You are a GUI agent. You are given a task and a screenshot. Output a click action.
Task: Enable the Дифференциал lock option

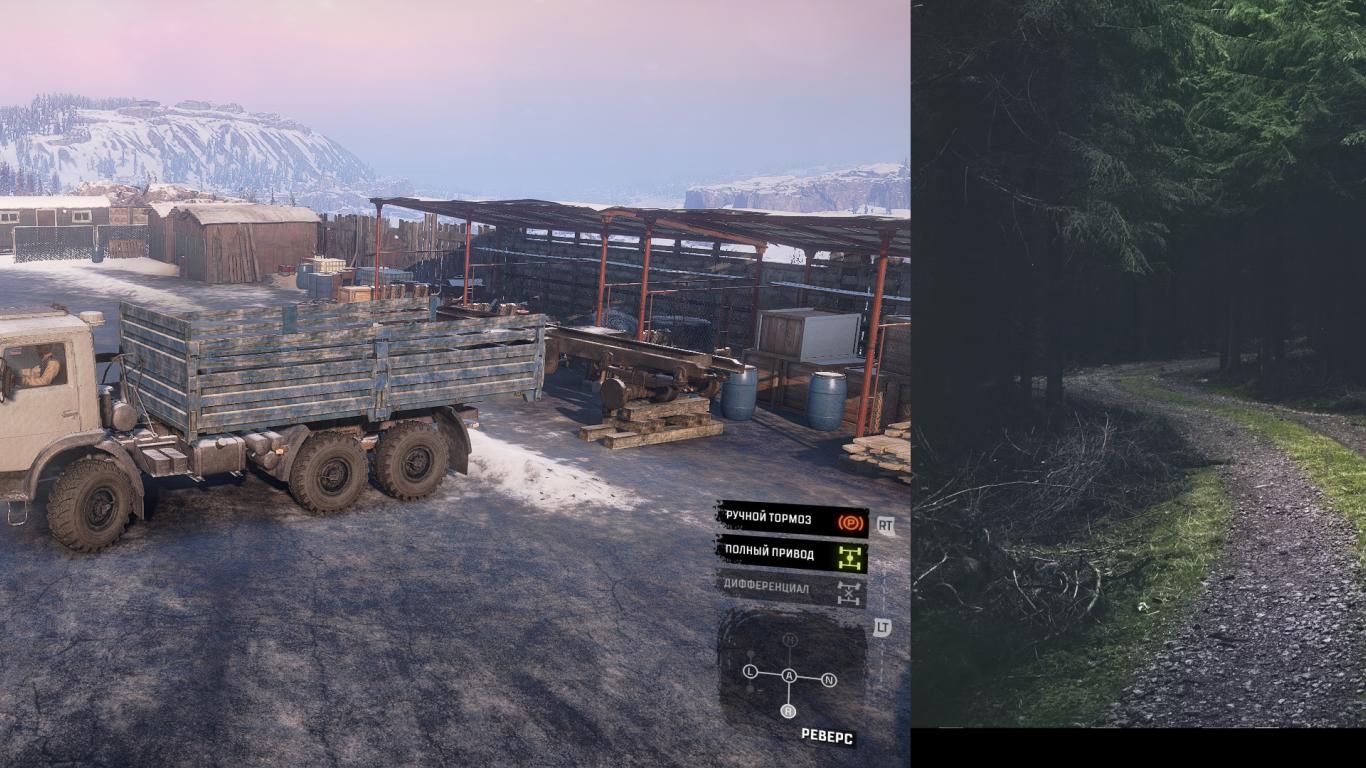click(791, 588)
